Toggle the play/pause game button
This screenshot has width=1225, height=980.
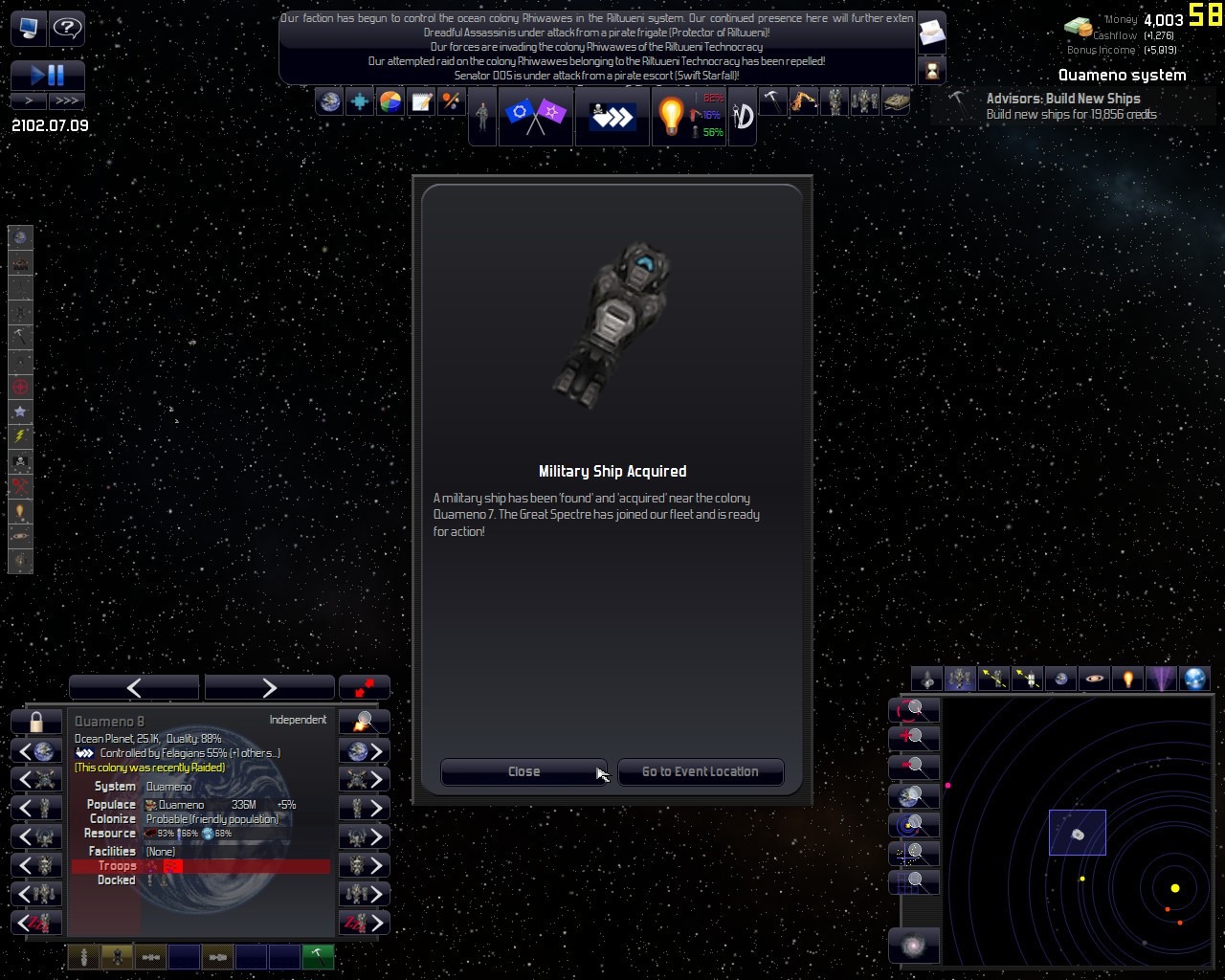48,76
